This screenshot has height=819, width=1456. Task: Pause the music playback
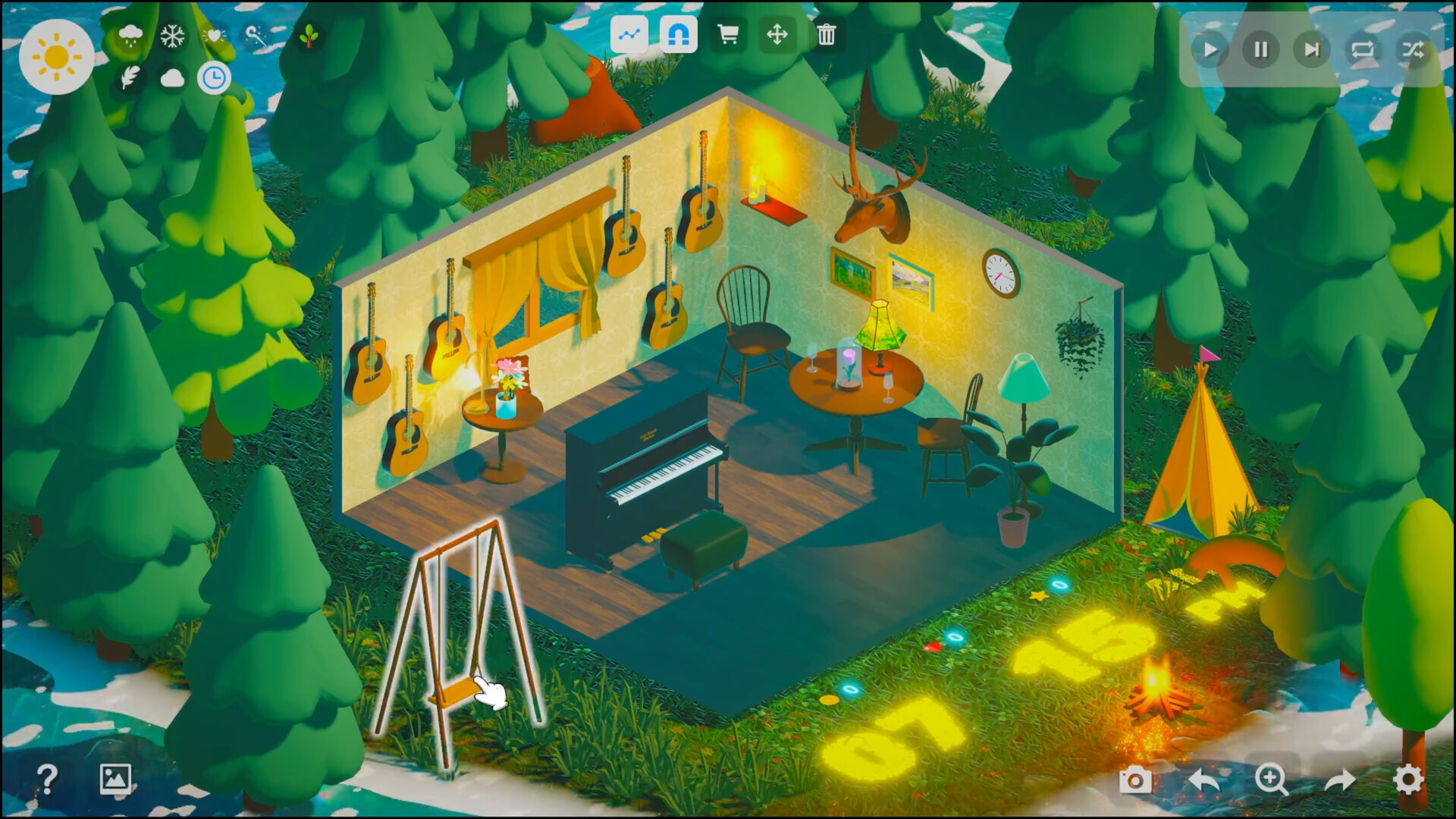[x=1261, y=50]
